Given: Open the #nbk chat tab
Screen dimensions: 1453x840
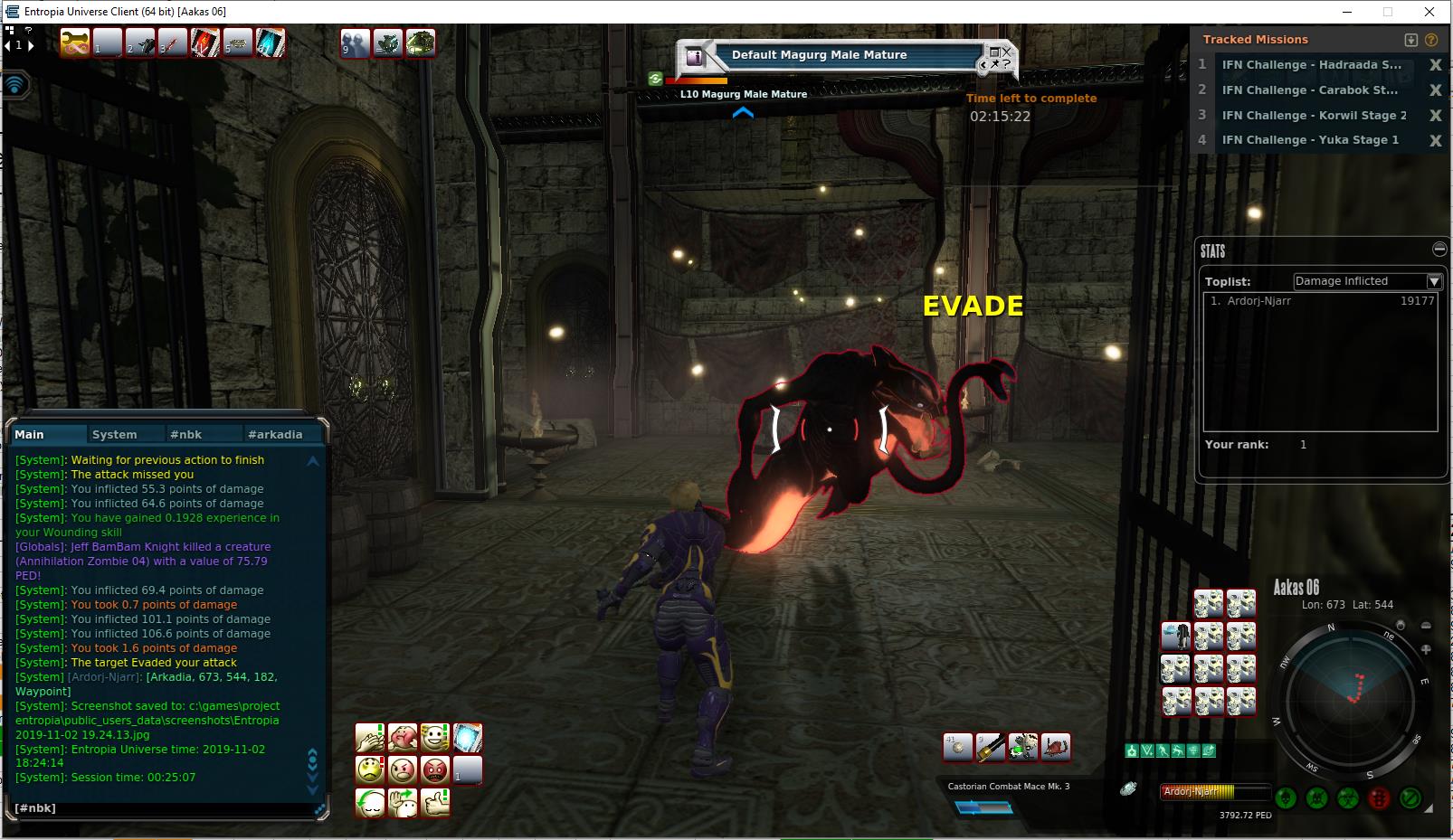Looking at the screenshot, I should click(186, 434).
